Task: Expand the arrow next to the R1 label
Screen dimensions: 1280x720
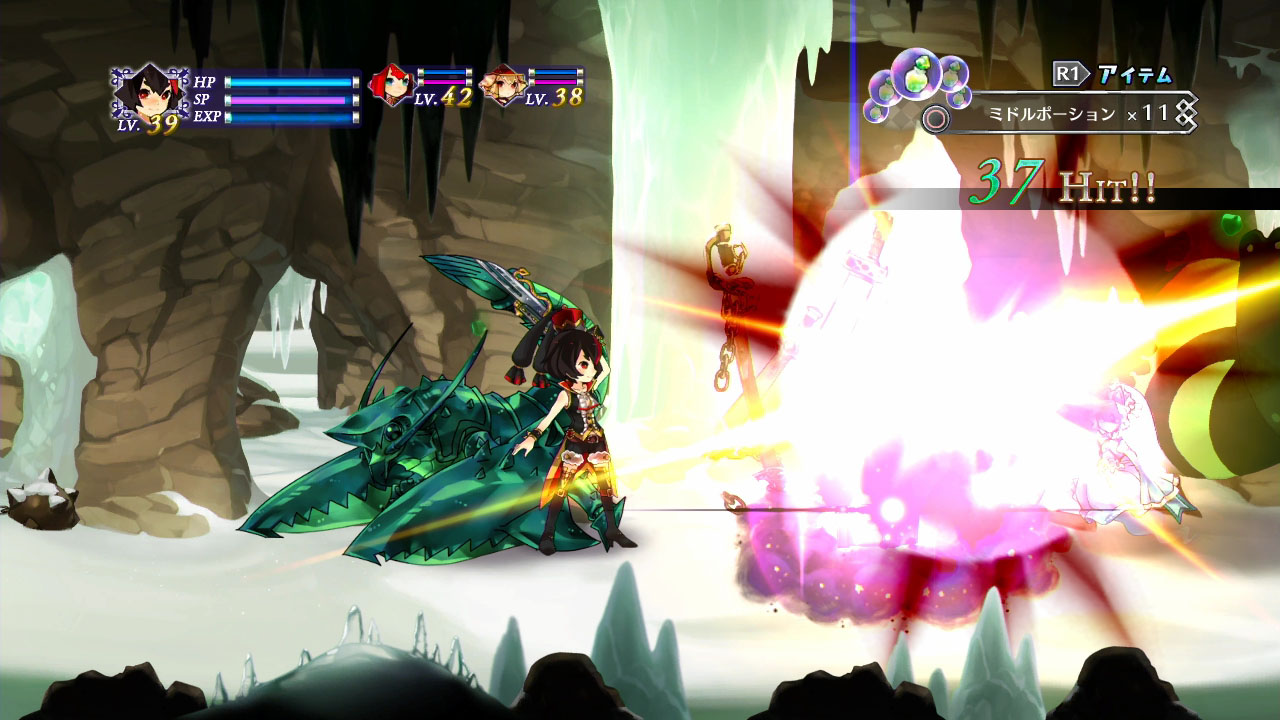Action: (x=1088, y=72)
